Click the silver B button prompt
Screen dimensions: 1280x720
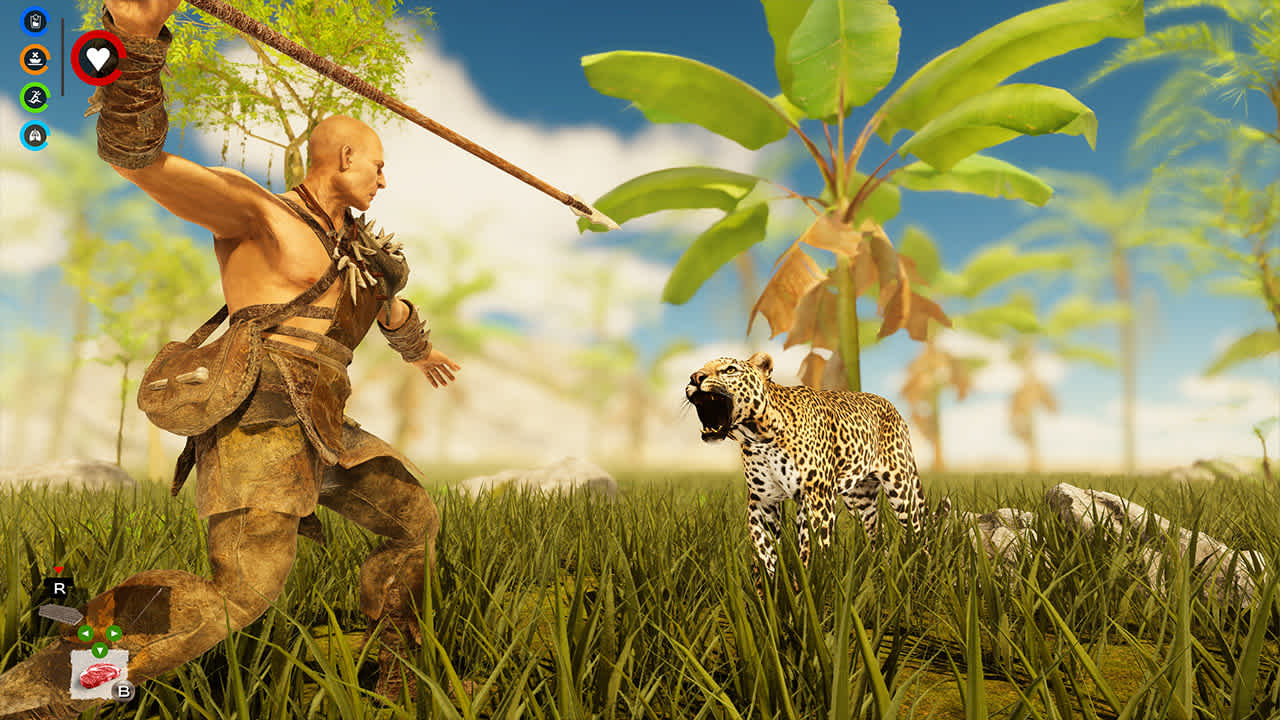coord(123,692)
